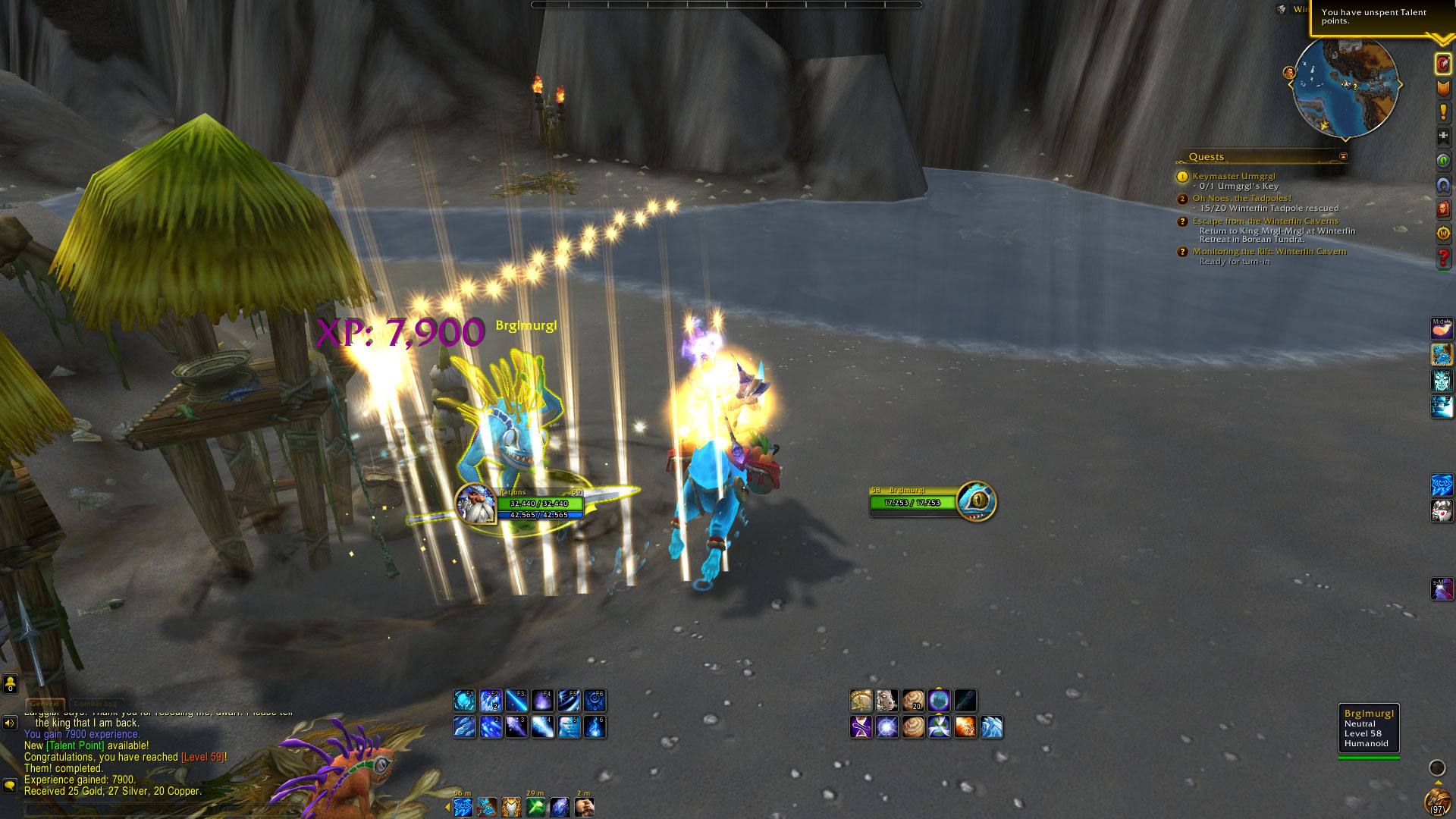Eat the conjured cinnamon roll stack of 20
Viewport: 1456px width, 819px height.
913,701
